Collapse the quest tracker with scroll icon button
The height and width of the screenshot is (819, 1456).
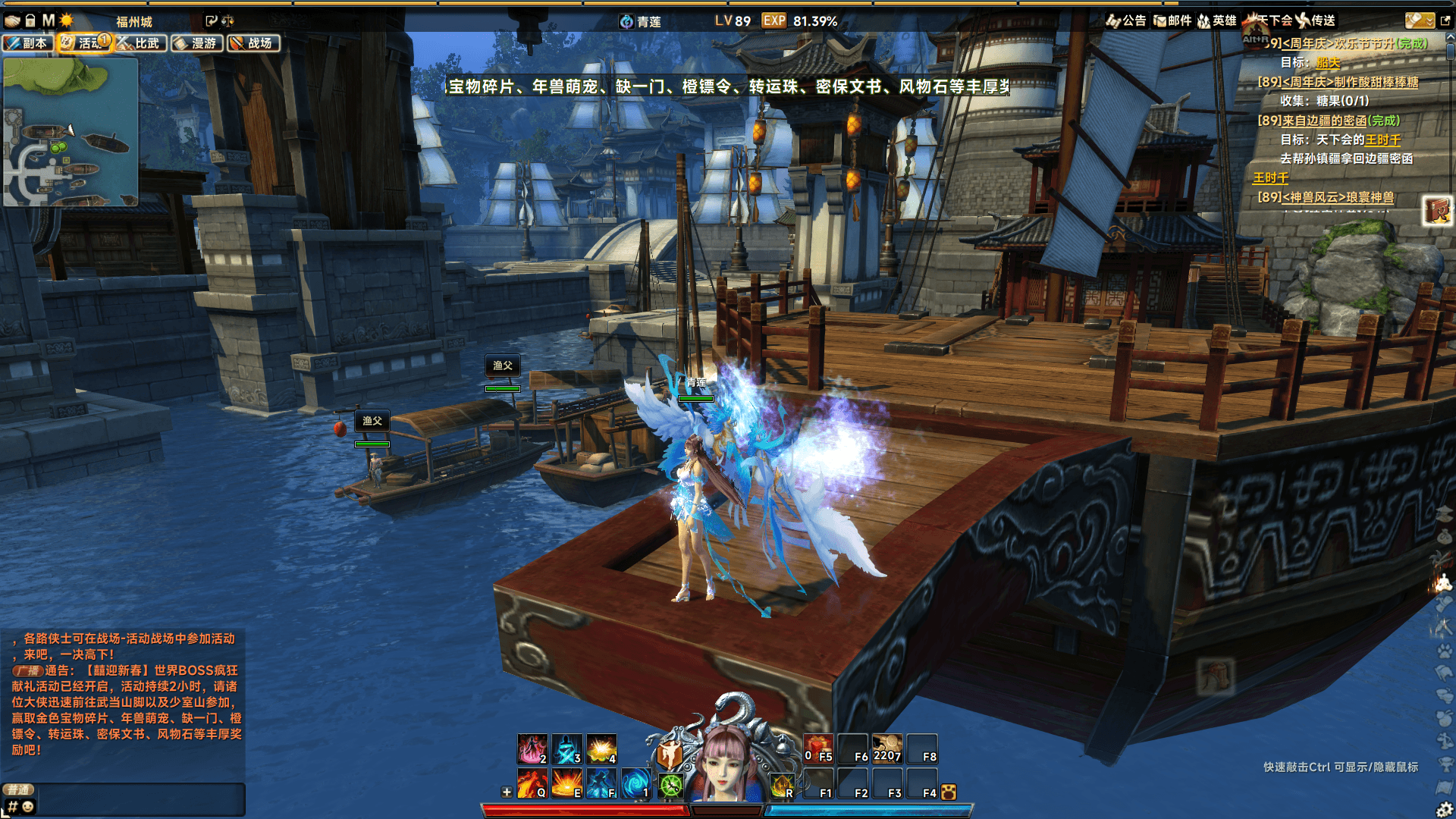pos(1419,20)
